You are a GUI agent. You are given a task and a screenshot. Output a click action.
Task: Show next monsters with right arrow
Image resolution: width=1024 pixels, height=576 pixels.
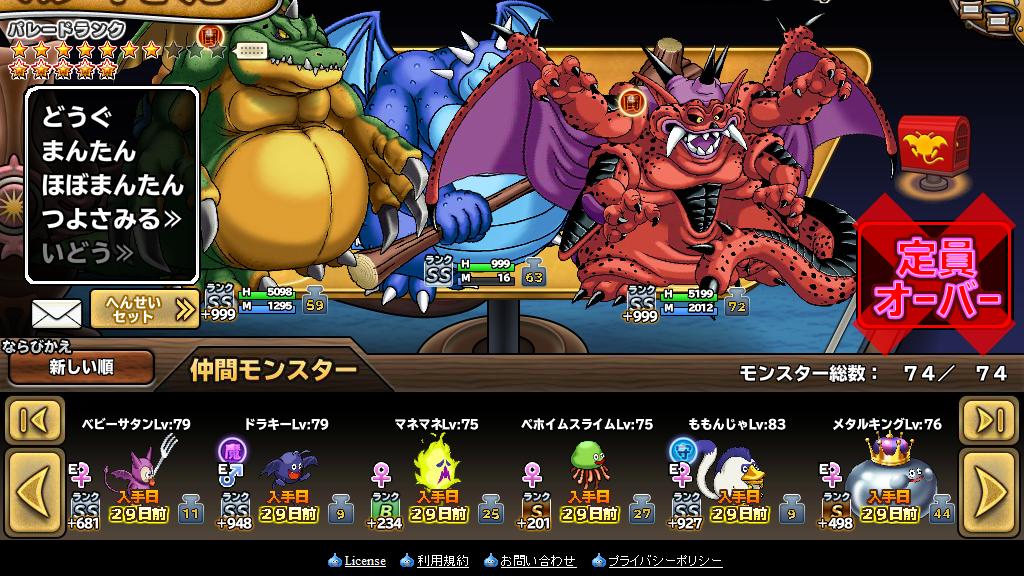[x=988, y=490]
